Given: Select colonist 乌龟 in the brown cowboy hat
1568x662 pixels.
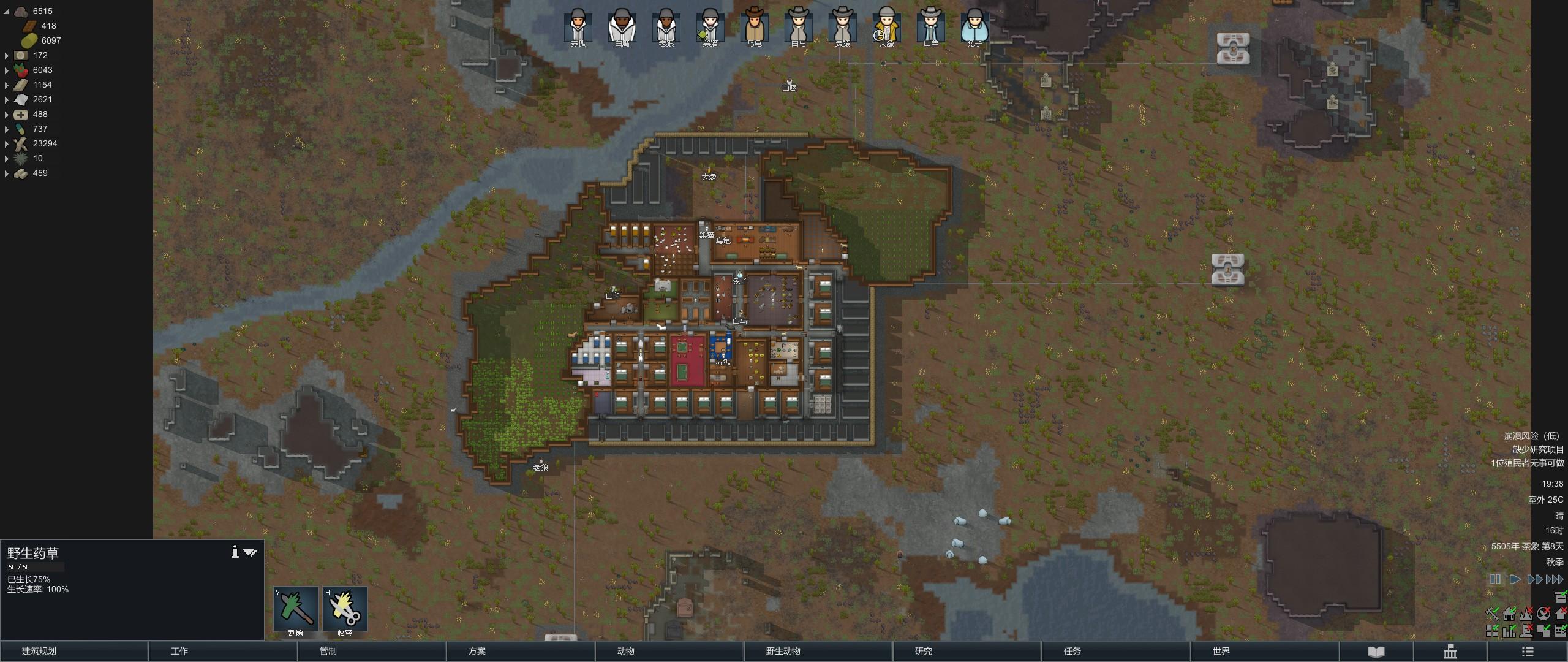Looking at the screenshot, I should click(x=754, y=26).
